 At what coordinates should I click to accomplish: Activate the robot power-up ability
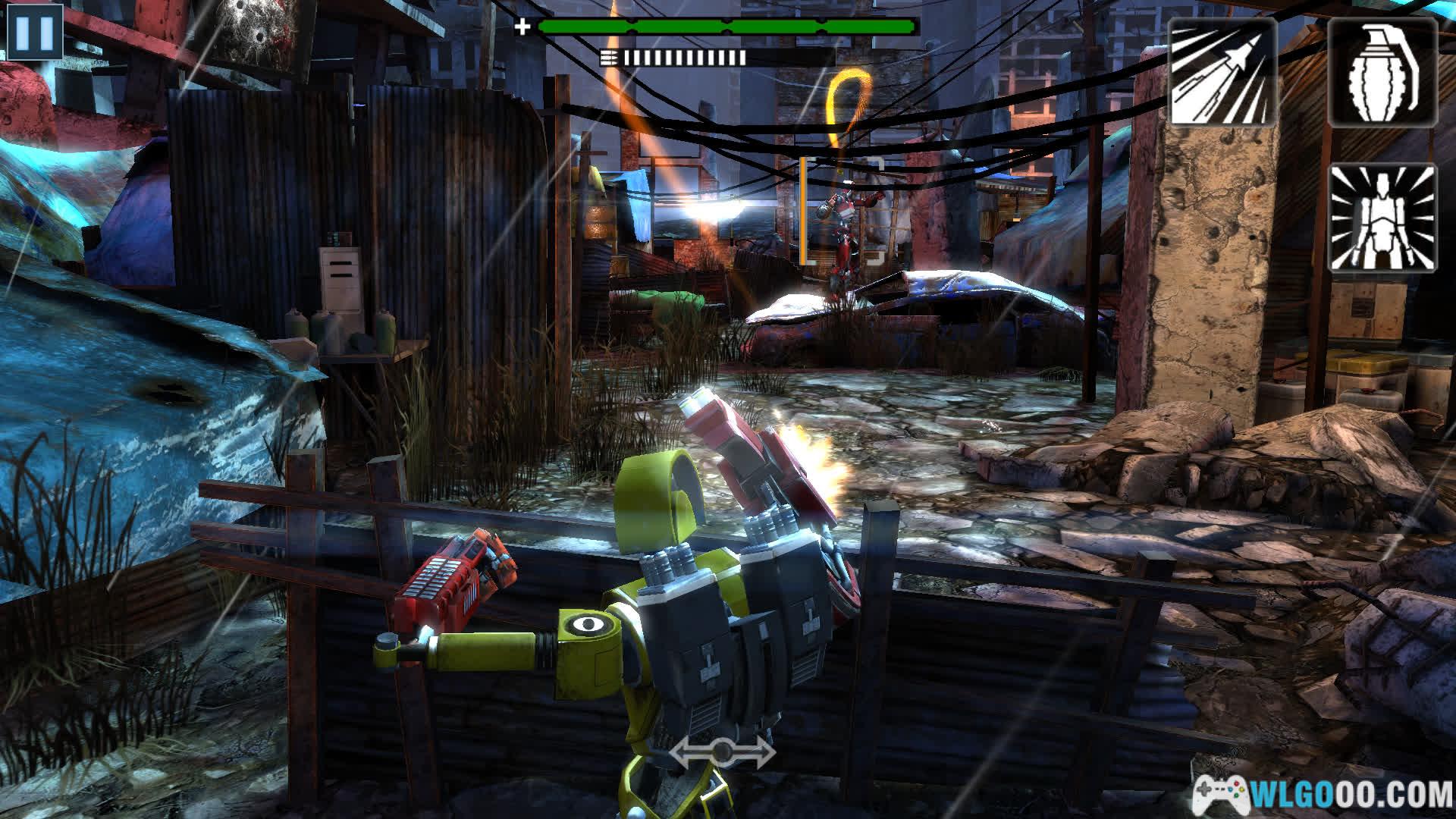pyautogui.click(x=1382, y=218)
